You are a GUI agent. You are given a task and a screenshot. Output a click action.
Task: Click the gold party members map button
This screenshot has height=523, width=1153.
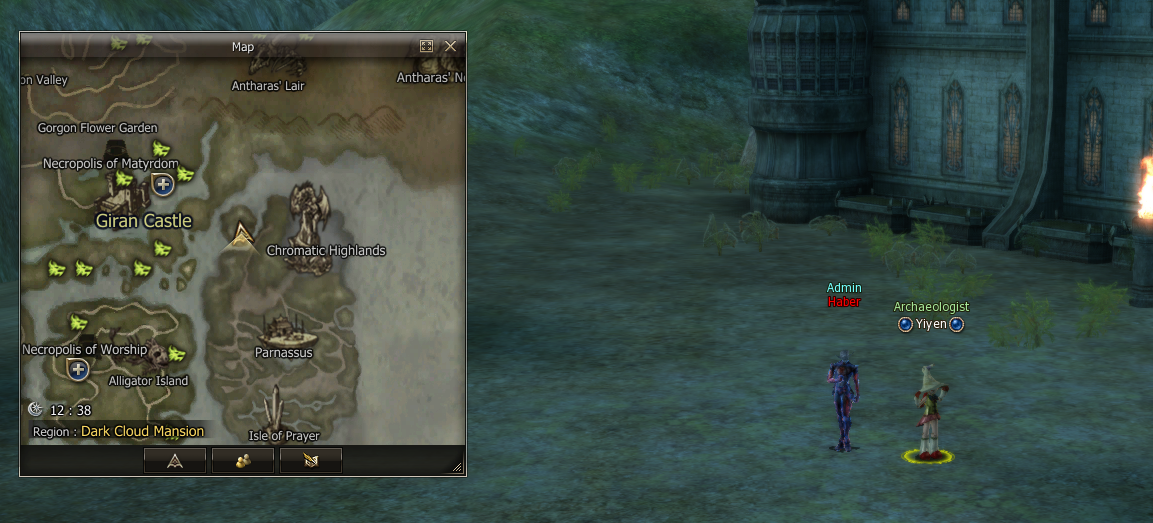coord(243,460)
